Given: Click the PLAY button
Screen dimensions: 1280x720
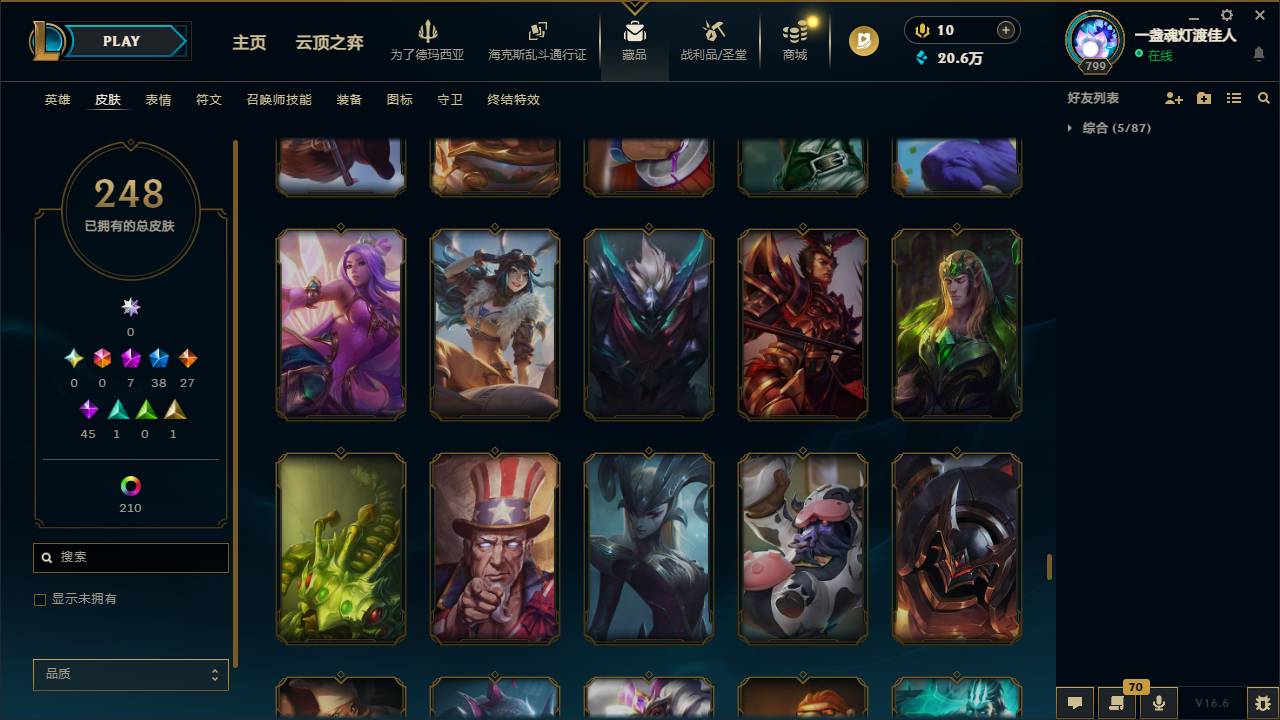Looking at the screenshot, I should (121, 41).
